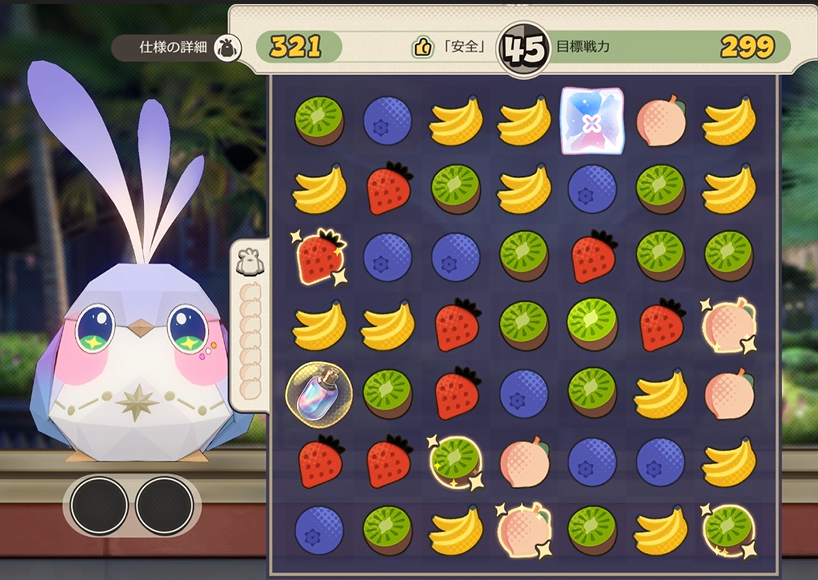
Task: Expand the mouse-icon side tab
Action: click(x=248, y=262)
